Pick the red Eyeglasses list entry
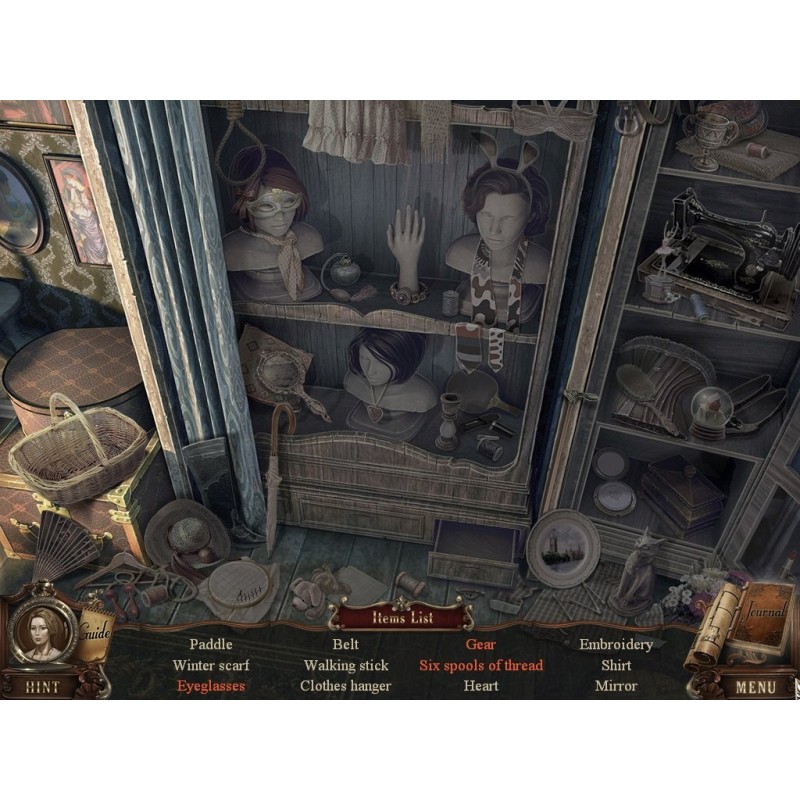This screenshot has height=800, width=800. (x=211, y=686)
